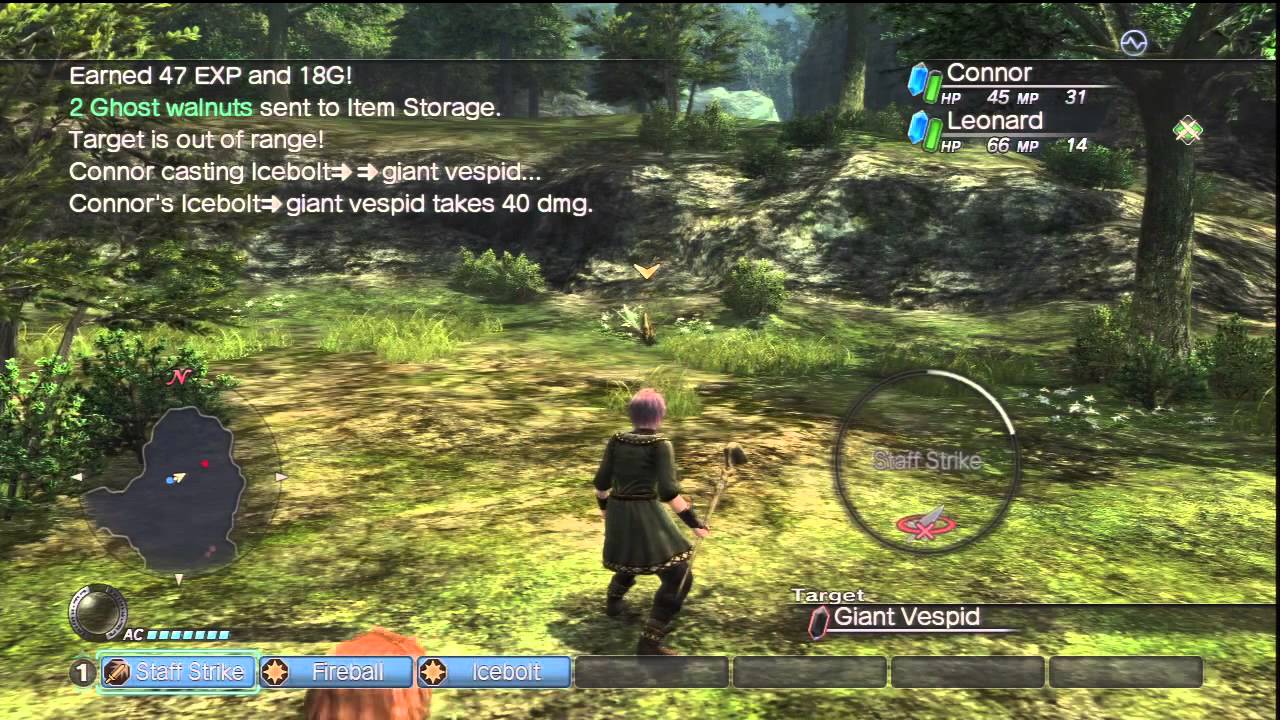Click the skill bar page number 1
Screen dimensions: 1280x720
tap(82, 673)
